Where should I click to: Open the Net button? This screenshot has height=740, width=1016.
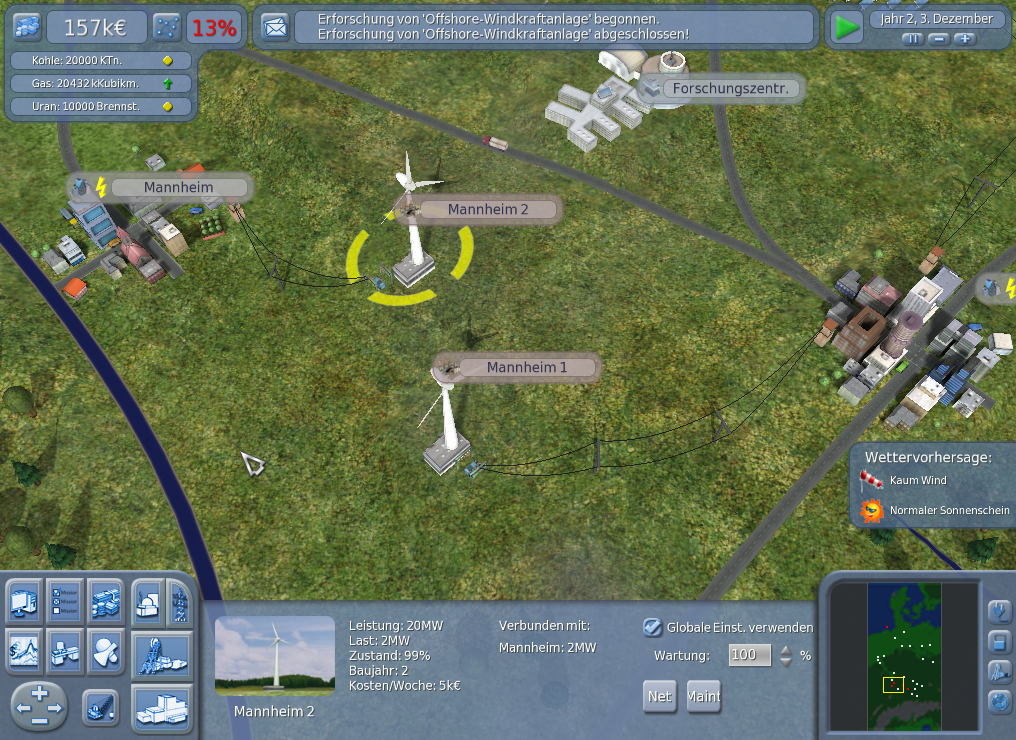[x=659, y=696]
